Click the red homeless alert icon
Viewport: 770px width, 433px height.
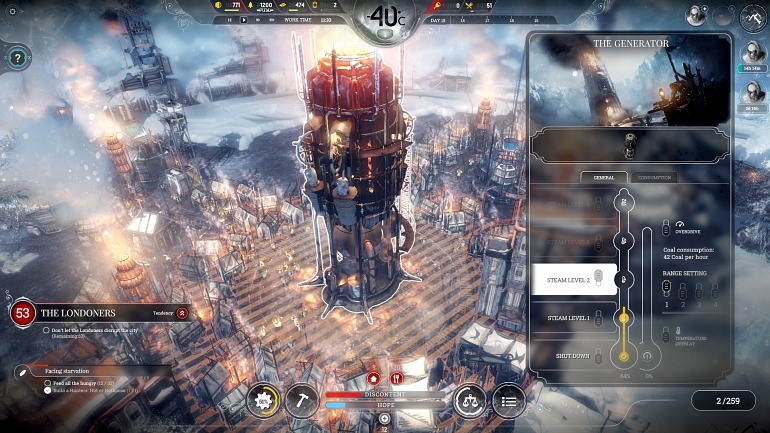tap(373, 378)
